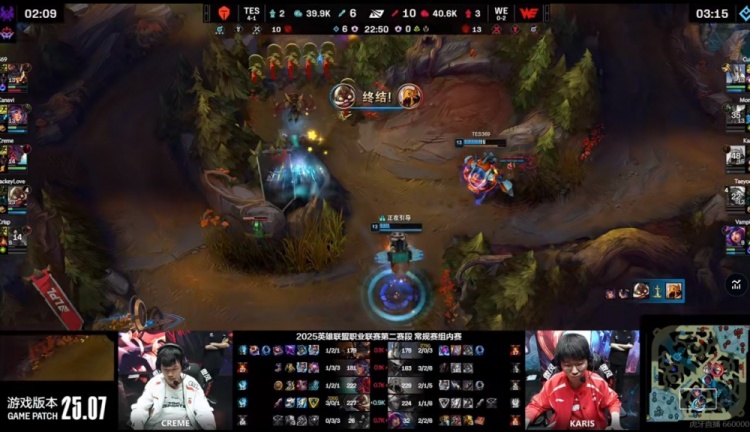Select Crisp's champion portrait in the left sidebar
750x432 pixels.
[16, 236]
